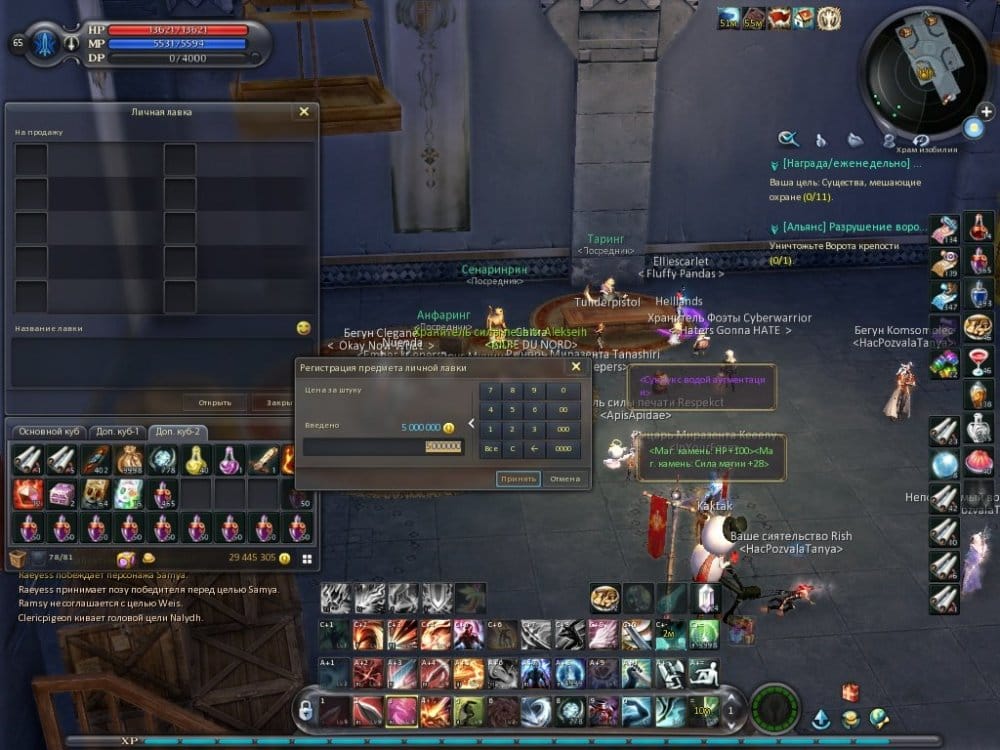The image size is (1000, 750).
Task: Clear the entered price with C
Action: pos(514,449)
